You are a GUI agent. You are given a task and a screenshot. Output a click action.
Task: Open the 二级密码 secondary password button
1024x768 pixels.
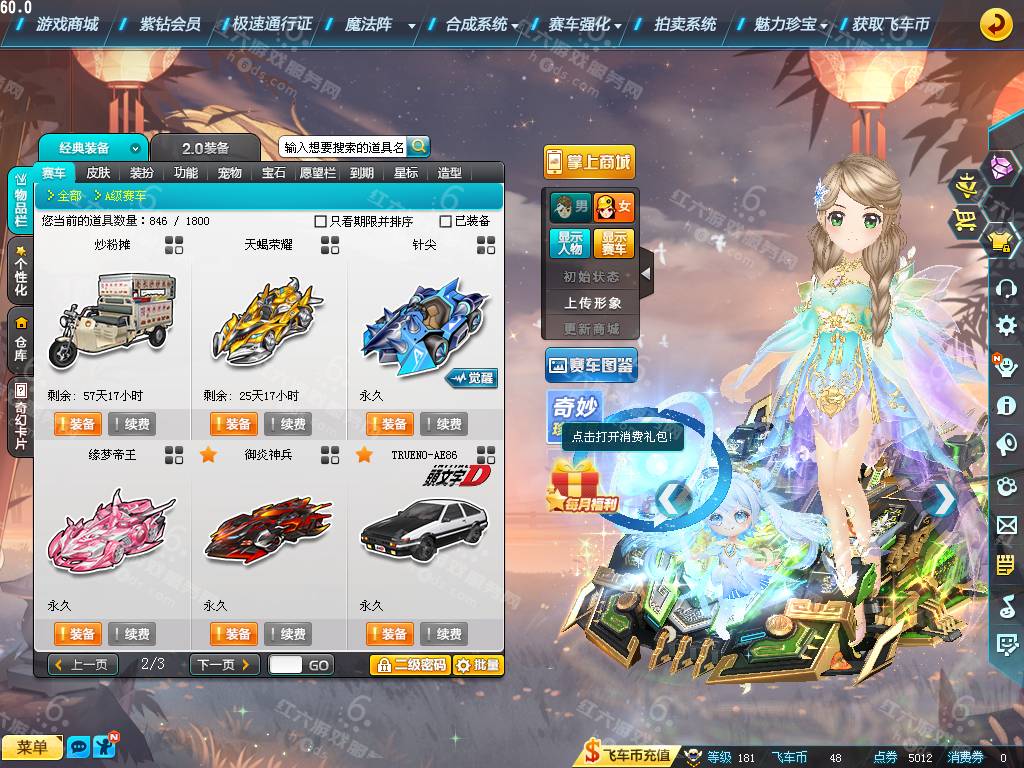(410, 665)
